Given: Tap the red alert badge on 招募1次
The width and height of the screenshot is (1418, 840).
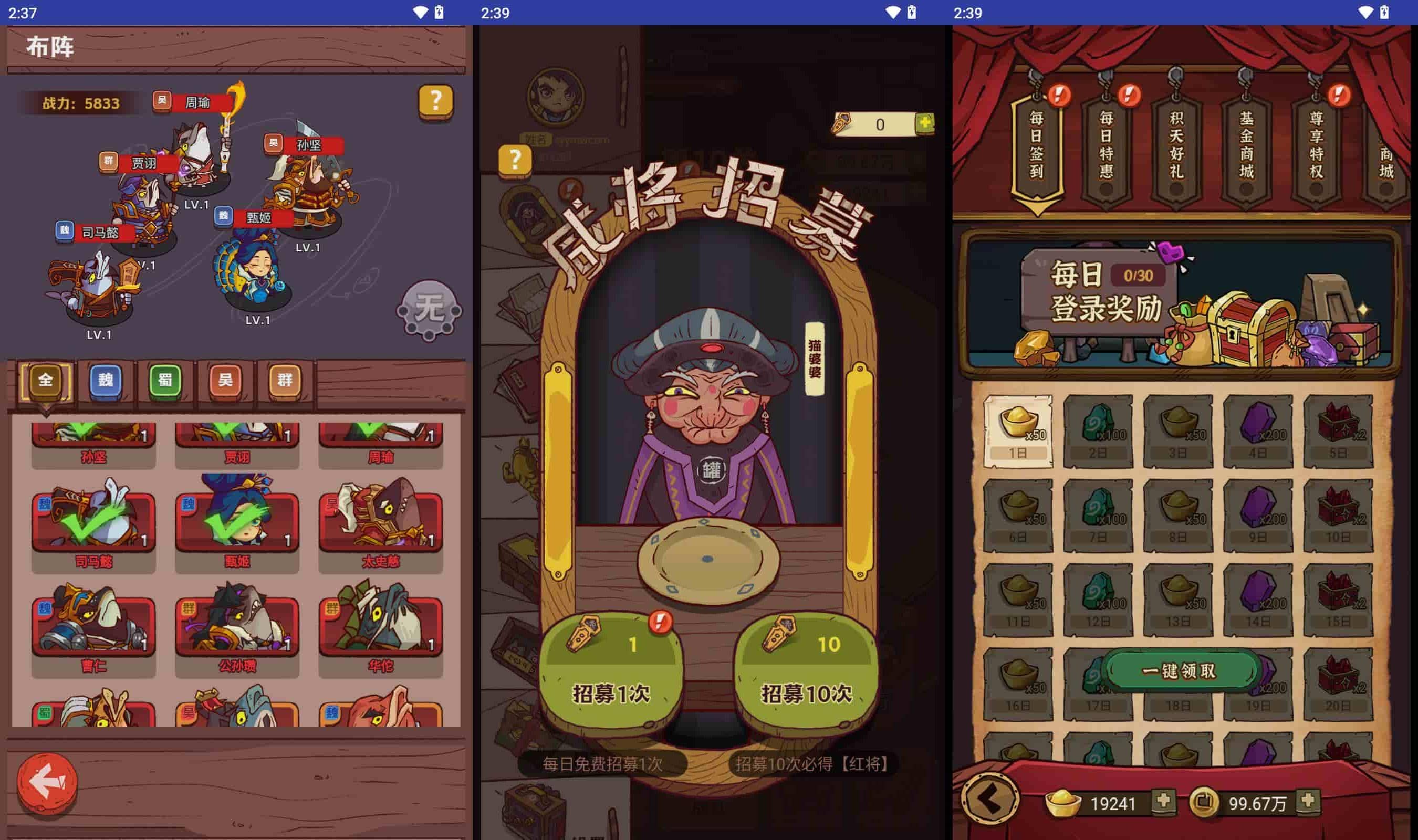Looking at the screenshot, I should coord(660,623).
